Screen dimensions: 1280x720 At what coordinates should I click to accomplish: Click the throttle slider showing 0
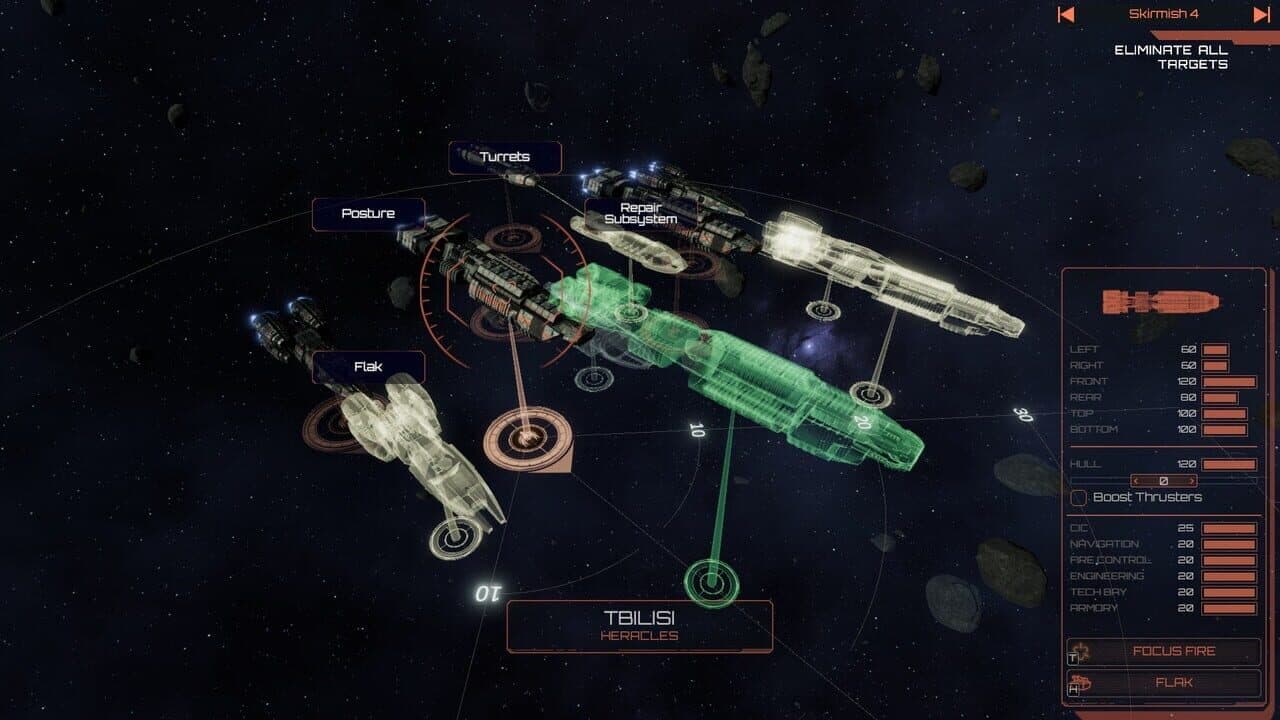(x=1165, y=481)
